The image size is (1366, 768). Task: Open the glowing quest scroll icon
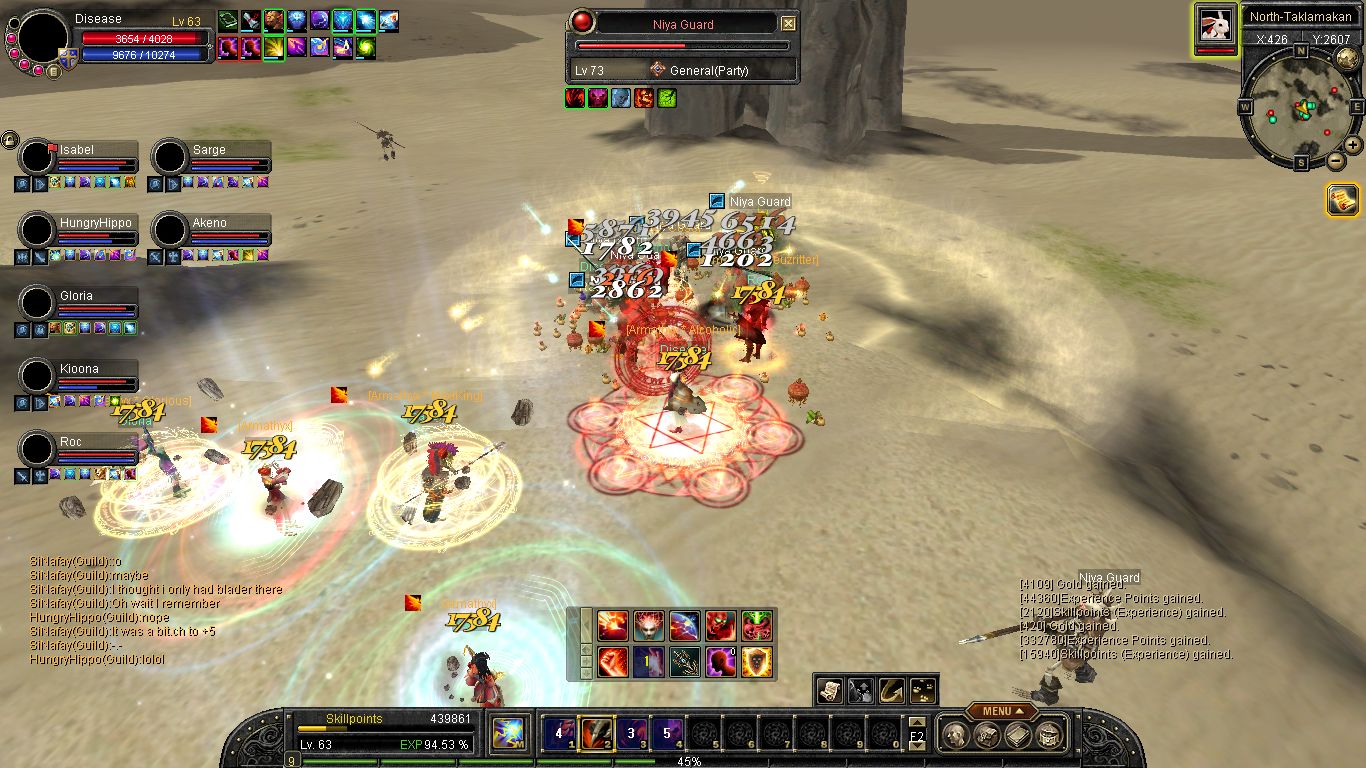(x=1342, y=200)
